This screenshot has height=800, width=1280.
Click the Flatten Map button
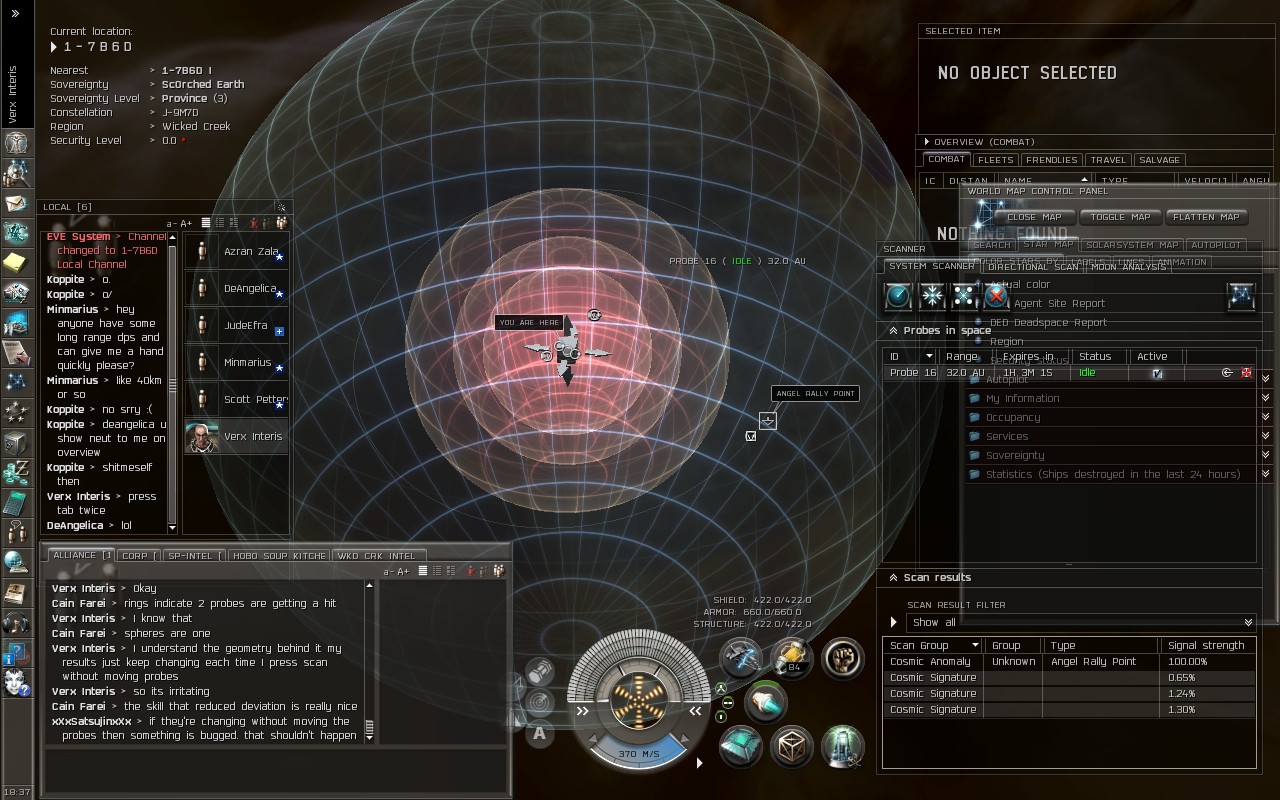1206,217
